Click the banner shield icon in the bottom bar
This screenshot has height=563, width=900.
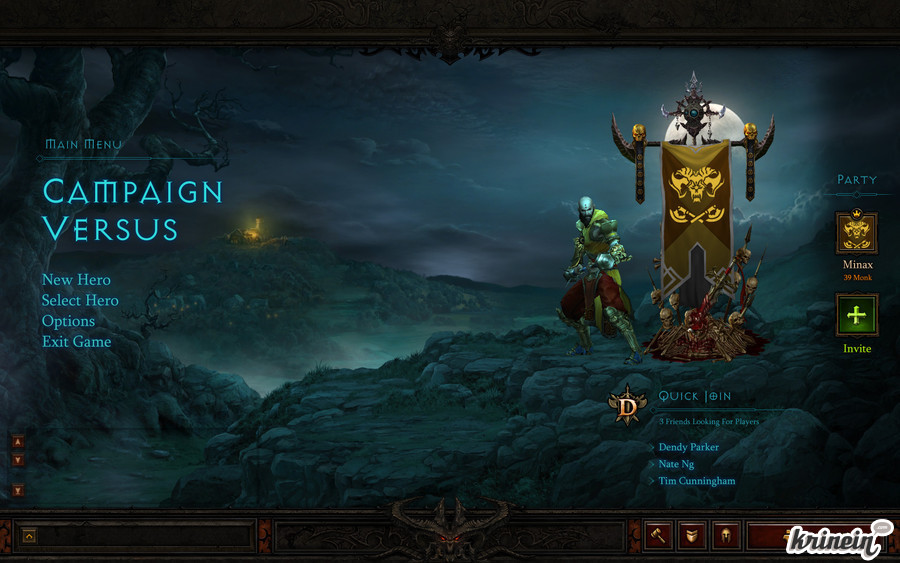pos(692,536)
